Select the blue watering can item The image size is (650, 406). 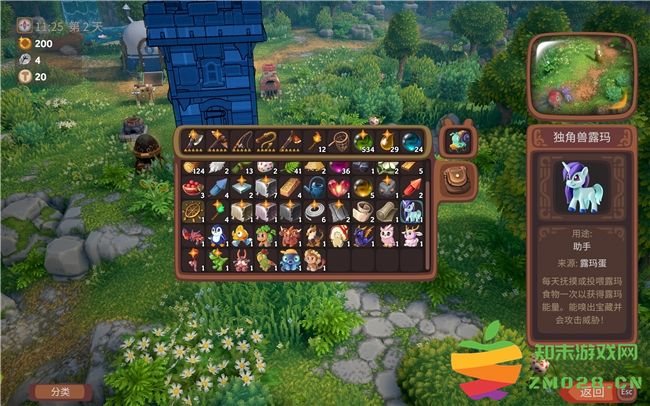(x=314, y=187)
